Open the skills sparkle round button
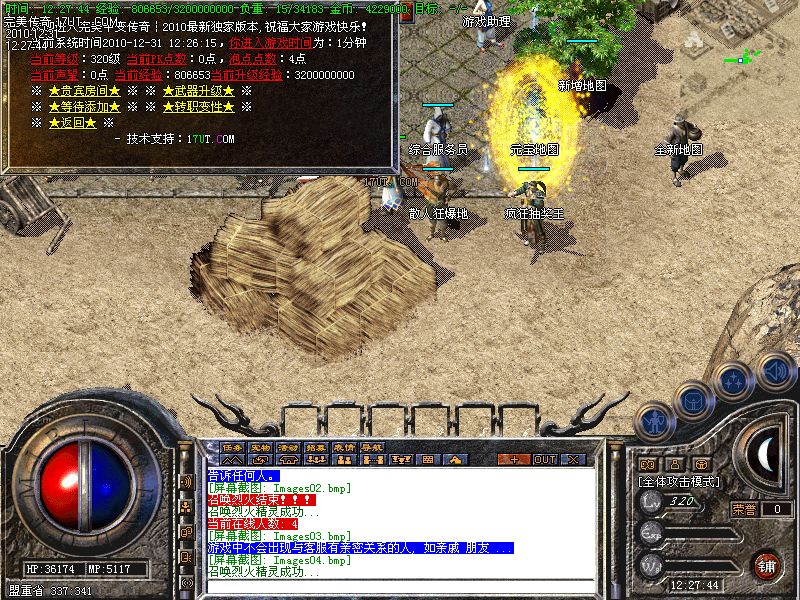Image resolution: width=800 pixels, height=600 pixels. point(734,381)
